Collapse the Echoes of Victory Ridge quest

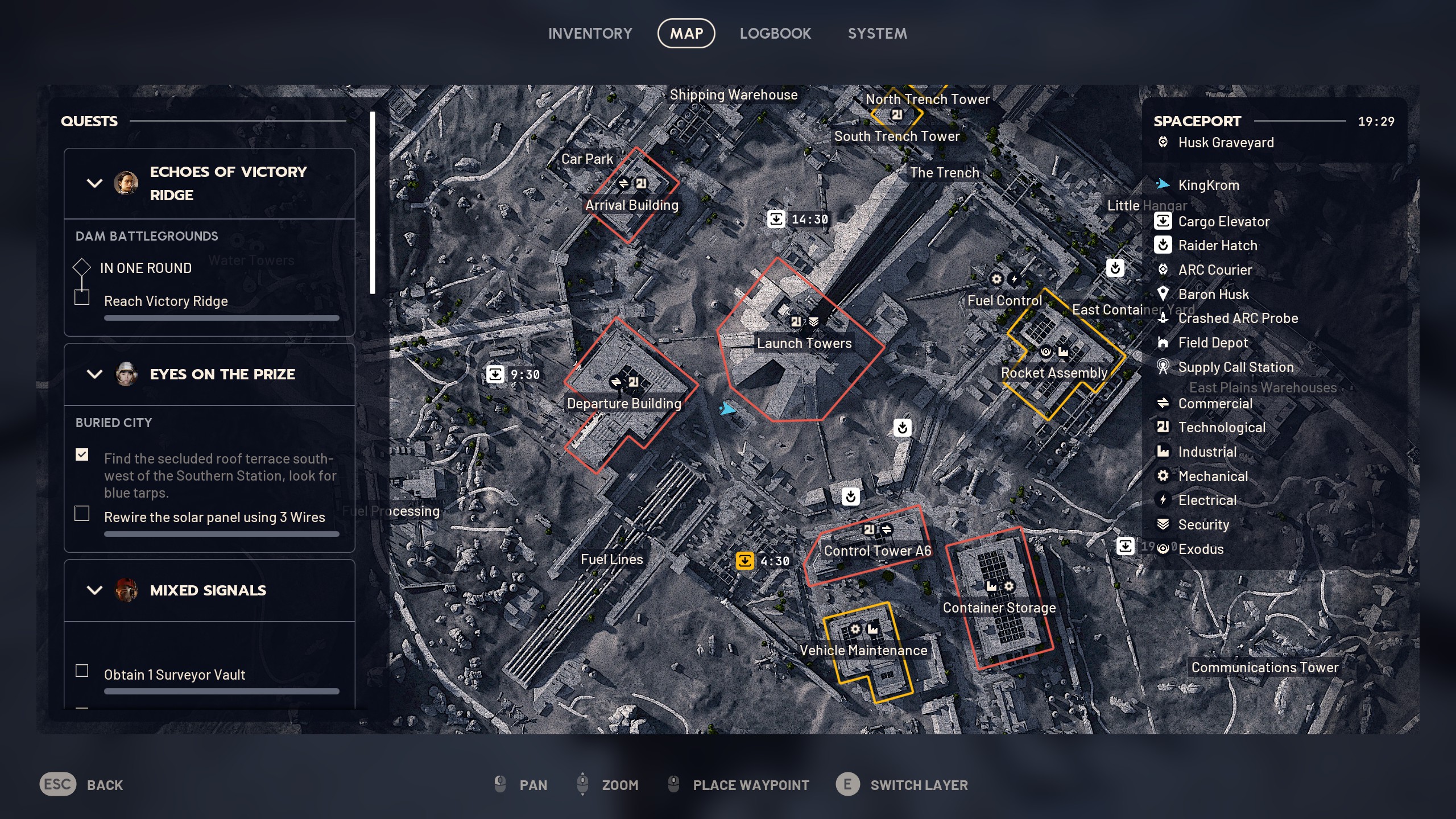(94, 183)
